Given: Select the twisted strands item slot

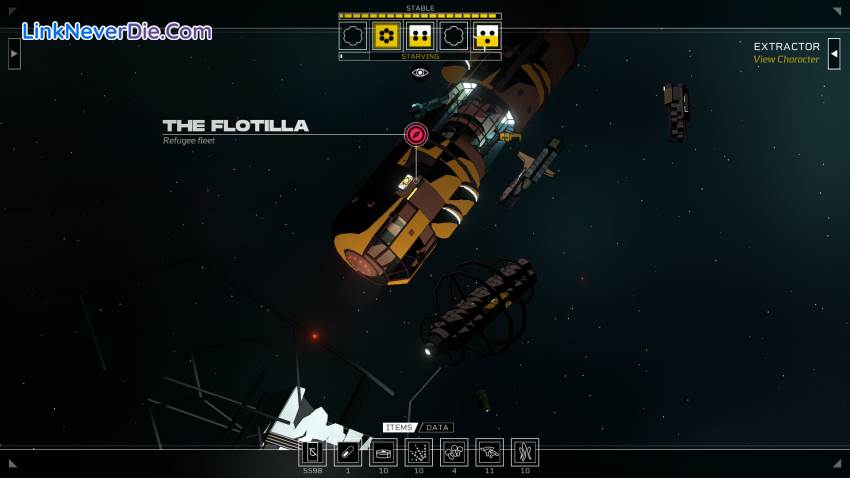Looking at the screenshot, I should 525,452.
